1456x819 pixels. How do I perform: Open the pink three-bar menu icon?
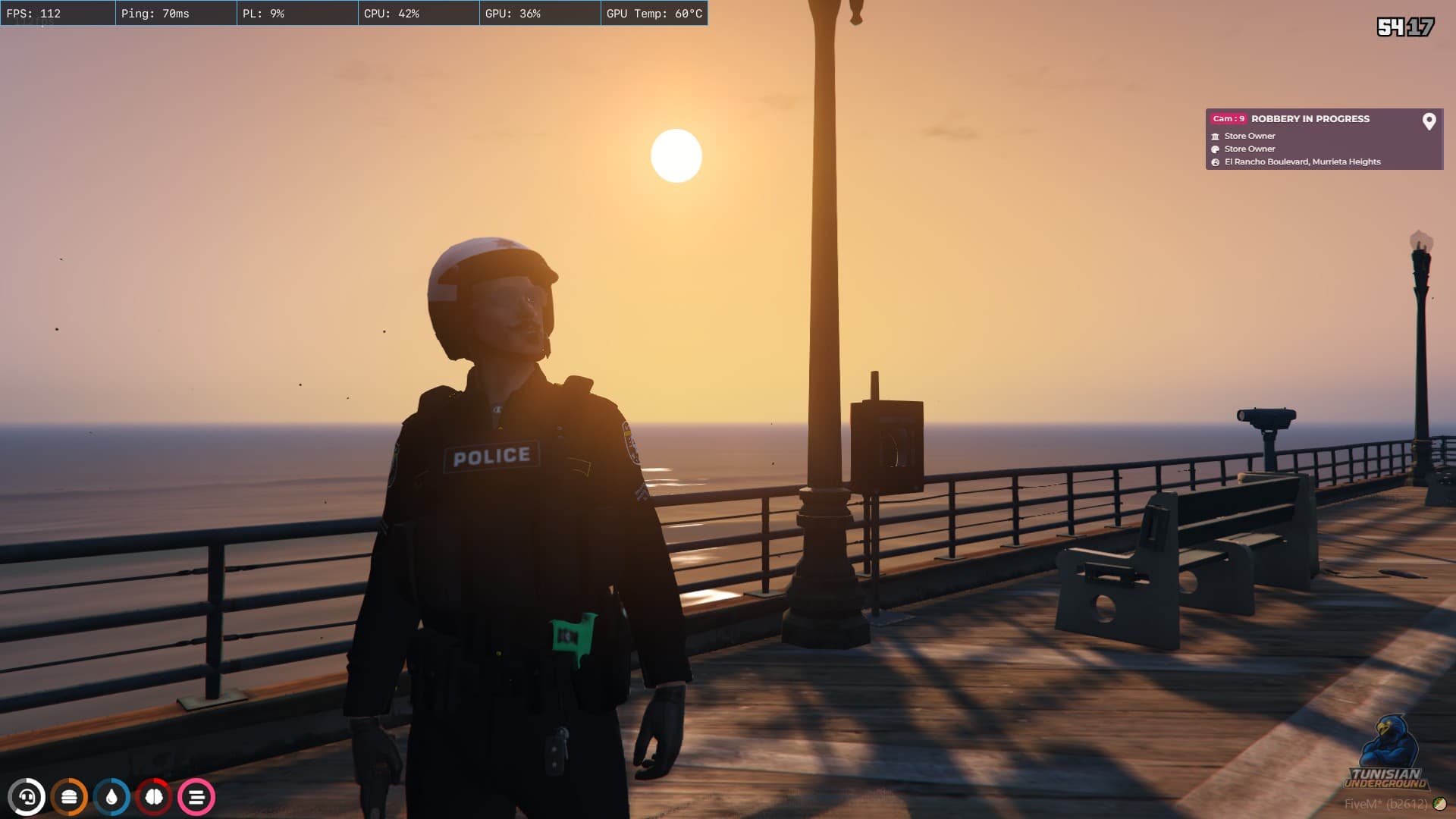(x=196, y=797)
